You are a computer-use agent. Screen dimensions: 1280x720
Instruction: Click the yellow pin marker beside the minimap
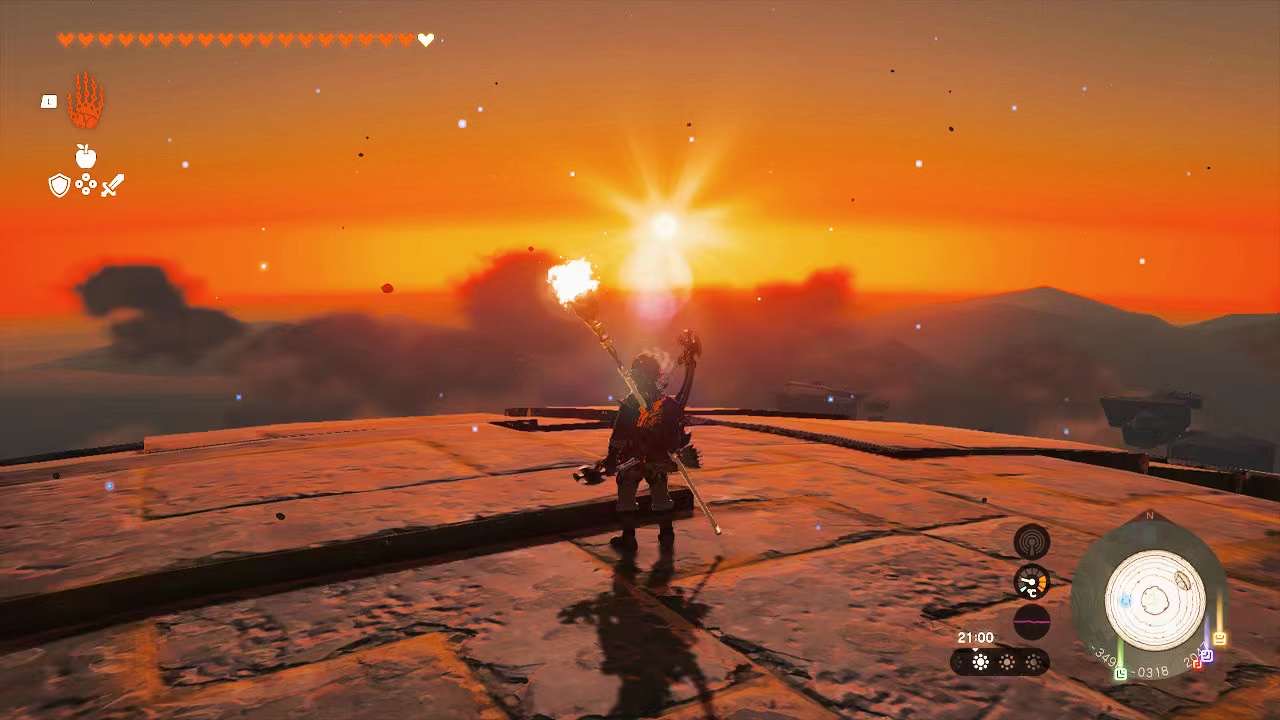pos(1220,637)
